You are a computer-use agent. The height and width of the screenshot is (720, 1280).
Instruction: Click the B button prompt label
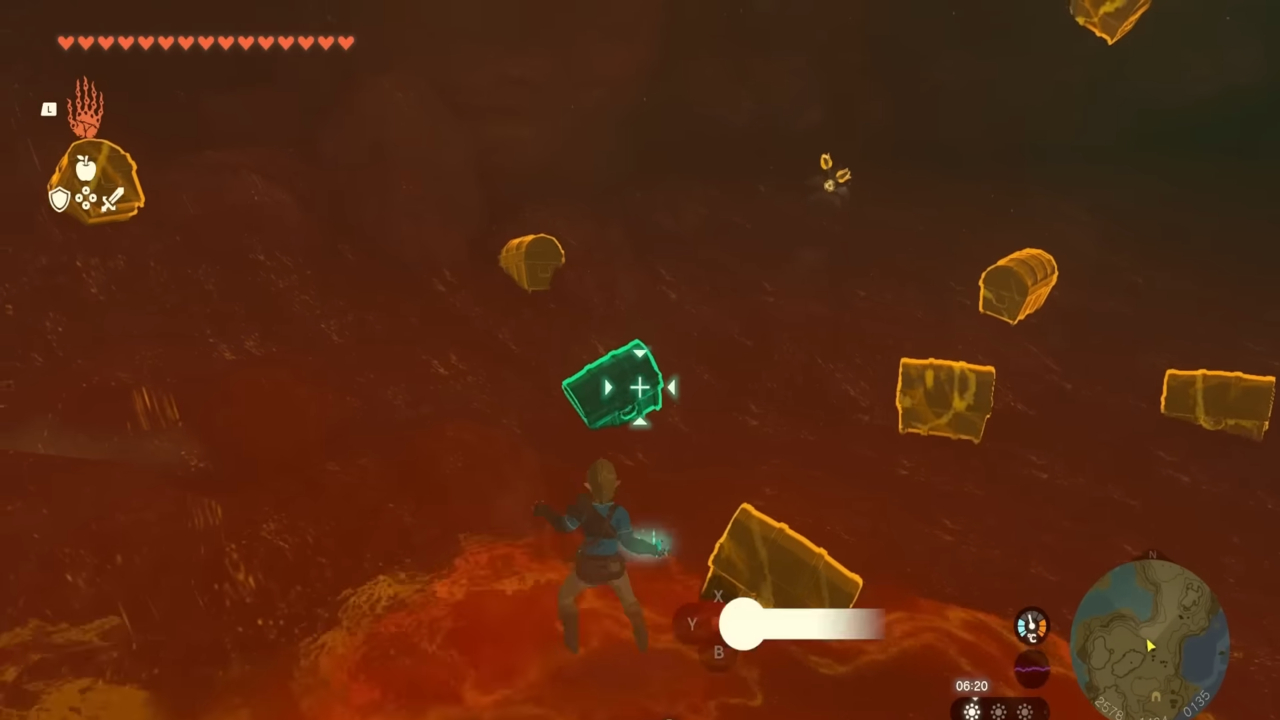click(718, 652)
